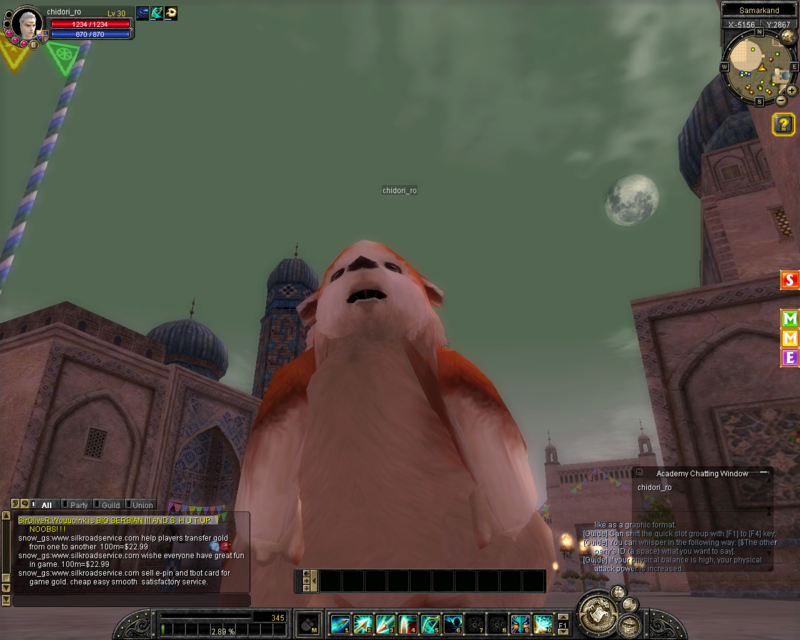Activate the blue mask skill in slot 9
Screen dimensions: 800x640
520,623
